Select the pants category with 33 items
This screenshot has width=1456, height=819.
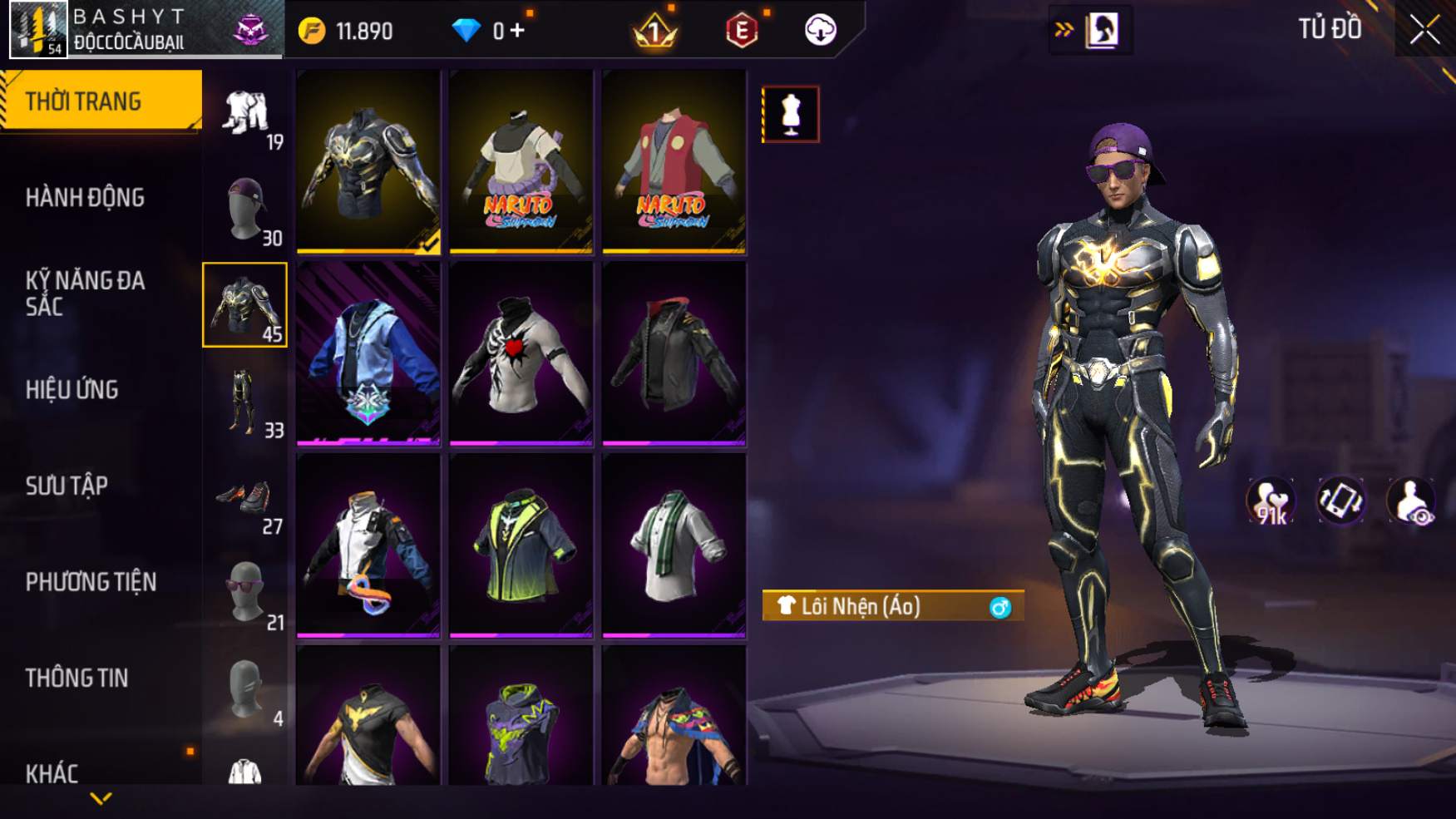point(245,402)
